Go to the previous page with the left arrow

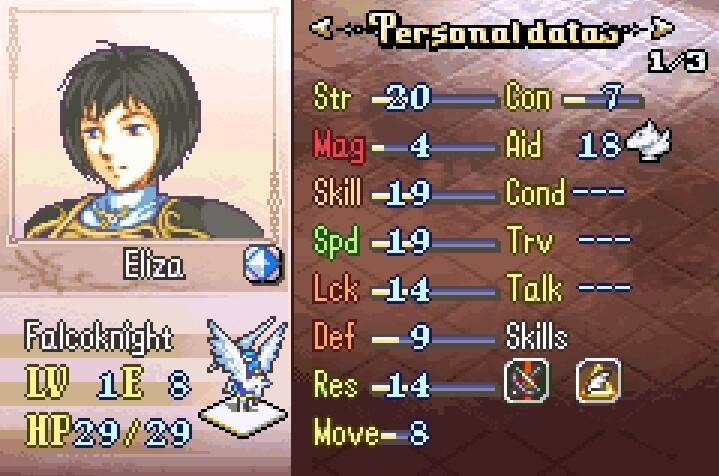323,29
